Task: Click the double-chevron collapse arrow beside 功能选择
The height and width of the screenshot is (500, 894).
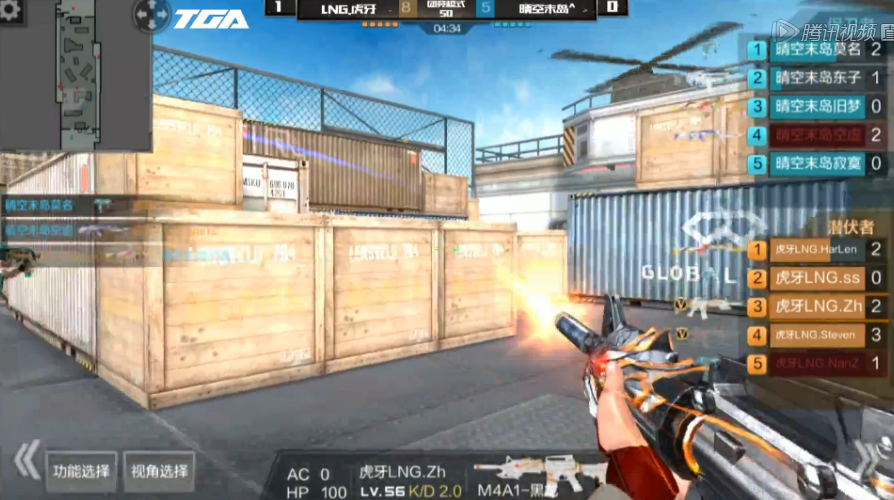Action: [x=25, y=461]
